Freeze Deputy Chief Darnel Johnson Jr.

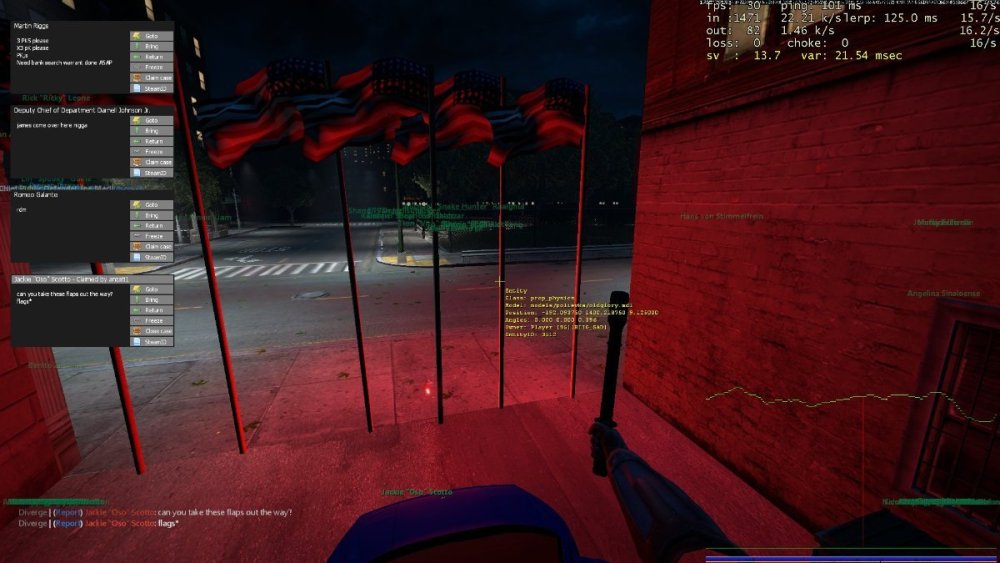coord(151,151)
